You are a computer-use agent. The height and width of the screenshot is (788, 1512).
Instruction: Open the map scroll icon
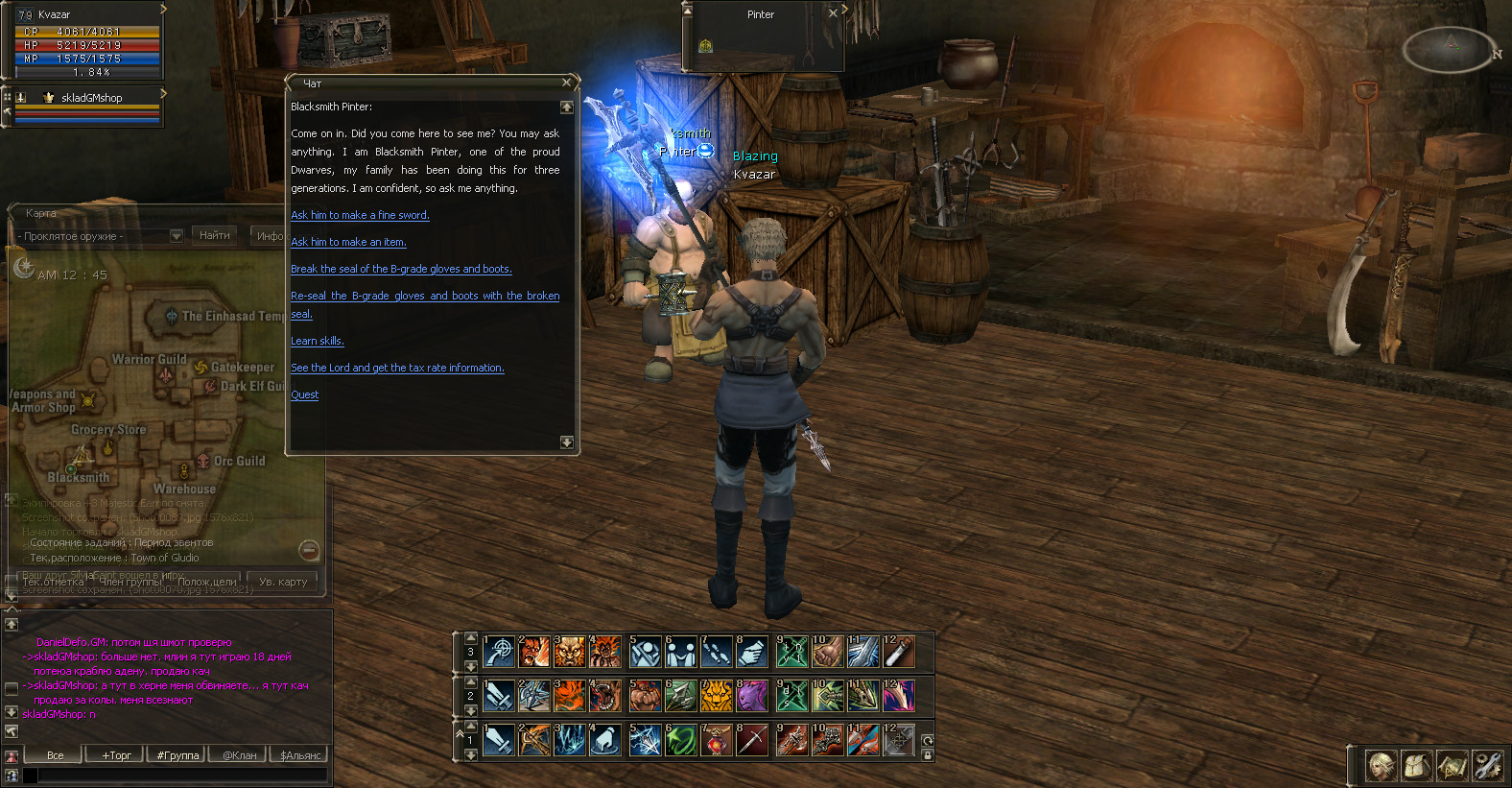(x=1452, y=765)
